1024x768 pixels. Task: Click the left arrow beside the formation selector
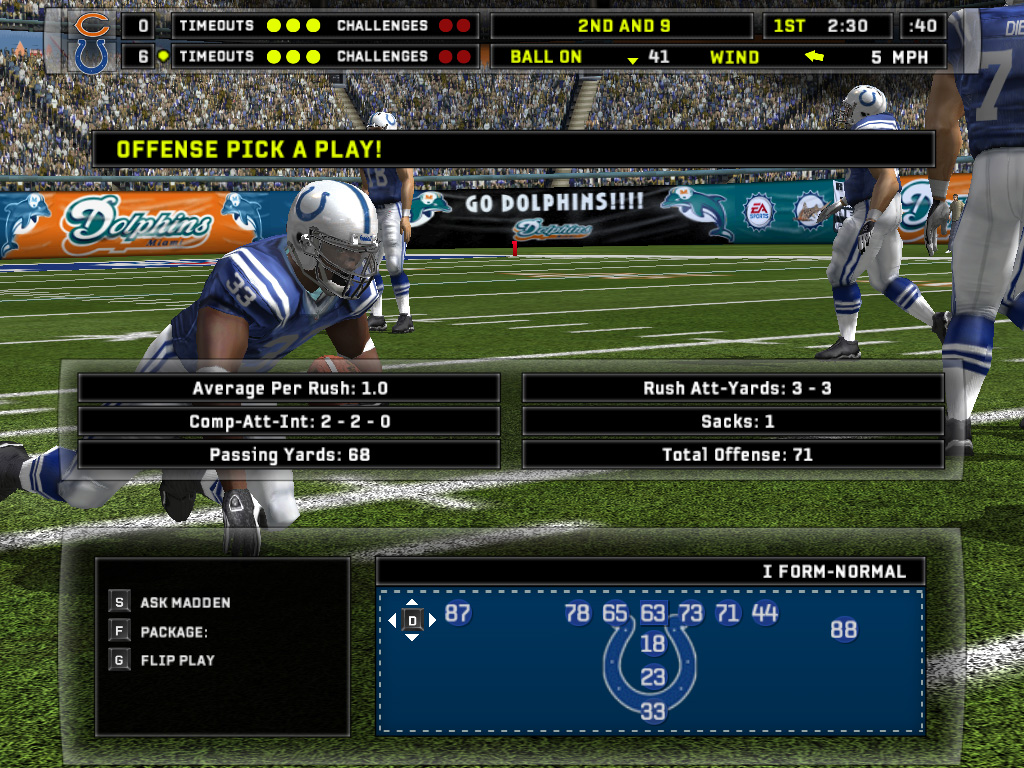pos(393,621)
